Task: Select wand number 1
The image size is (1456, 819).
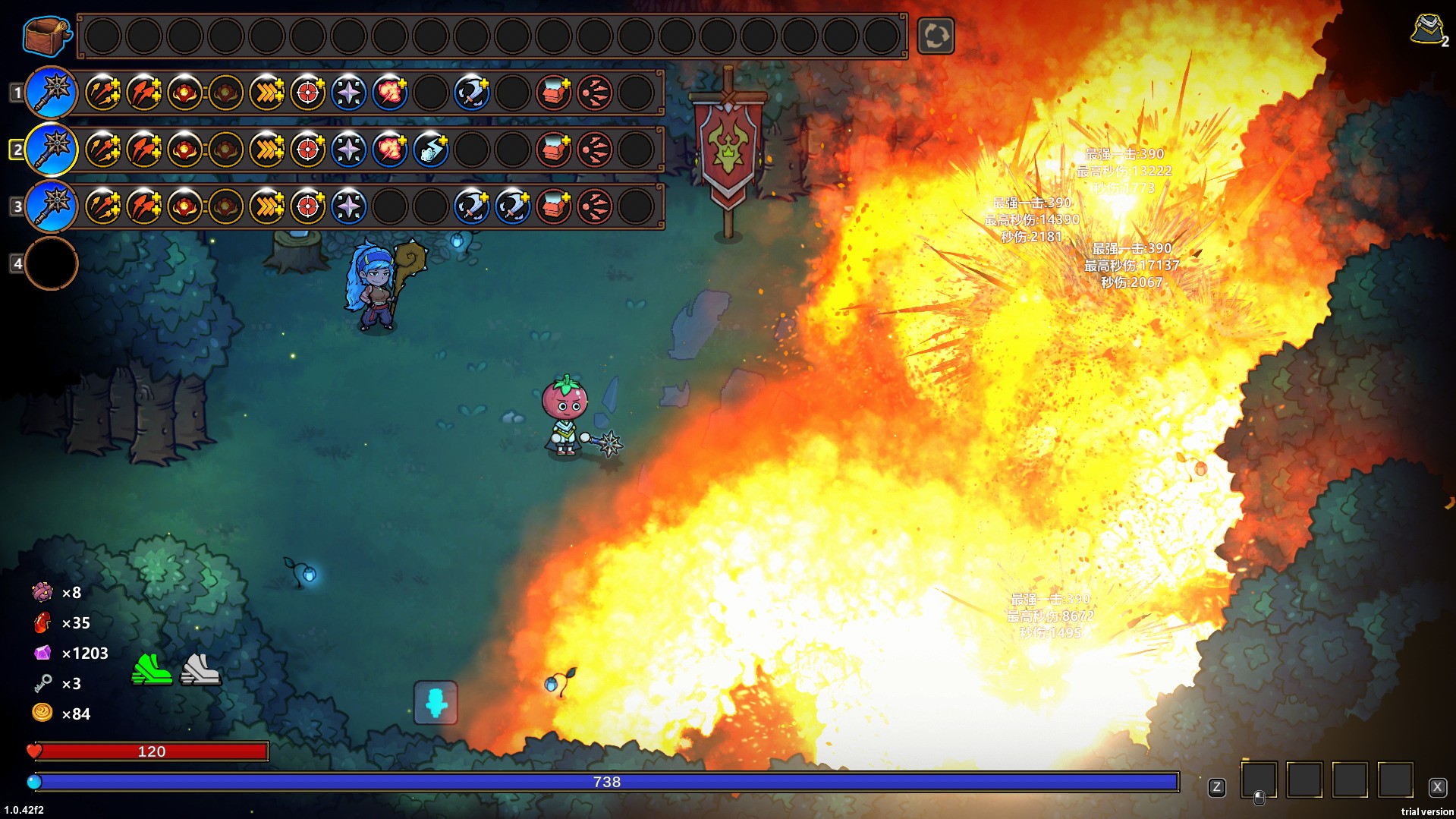Action: tap(52, 93)
